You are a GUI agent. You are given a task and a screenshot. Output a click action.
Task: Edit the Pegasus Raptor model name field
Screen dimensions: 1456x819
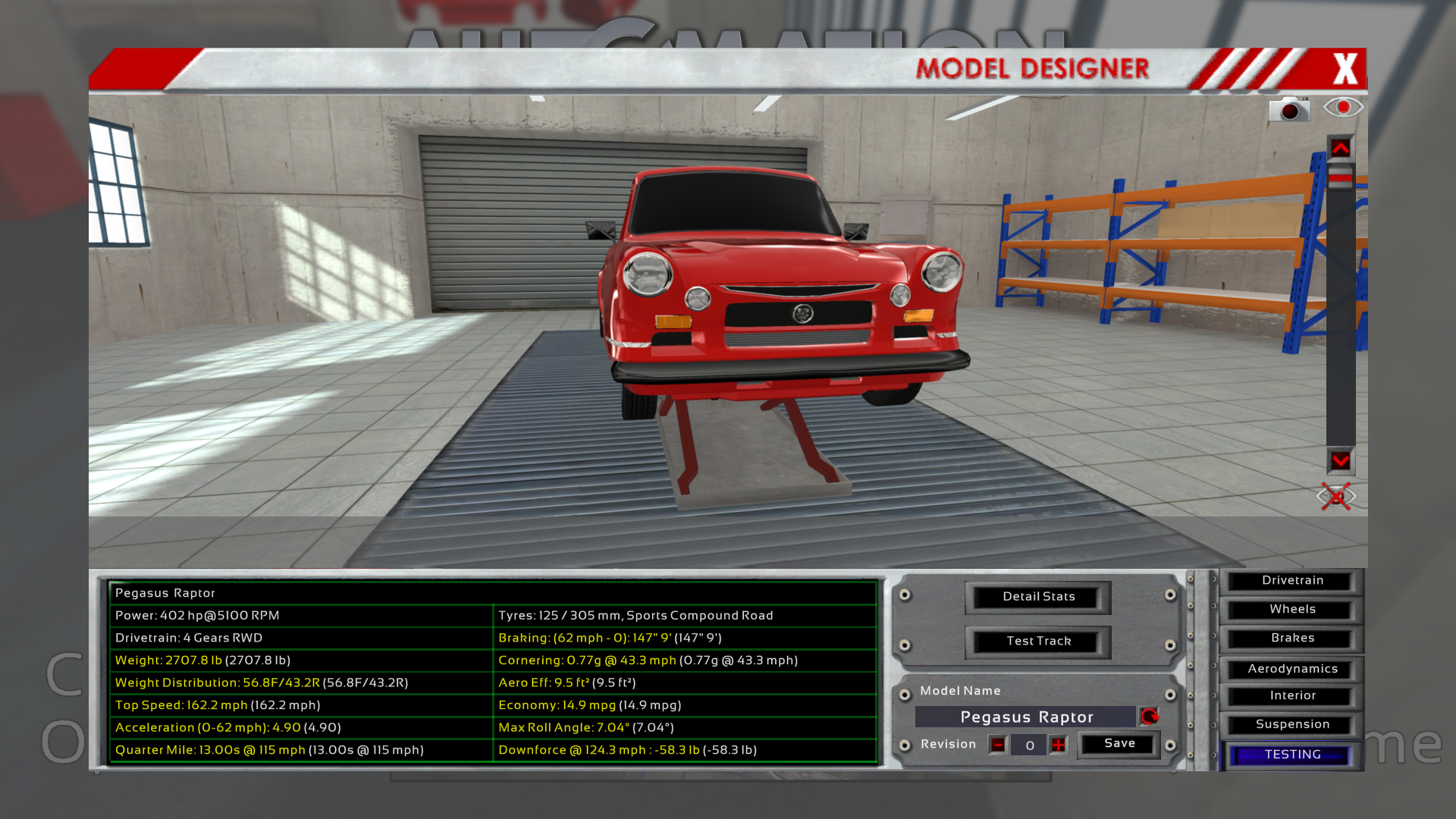click(1026, 717)
